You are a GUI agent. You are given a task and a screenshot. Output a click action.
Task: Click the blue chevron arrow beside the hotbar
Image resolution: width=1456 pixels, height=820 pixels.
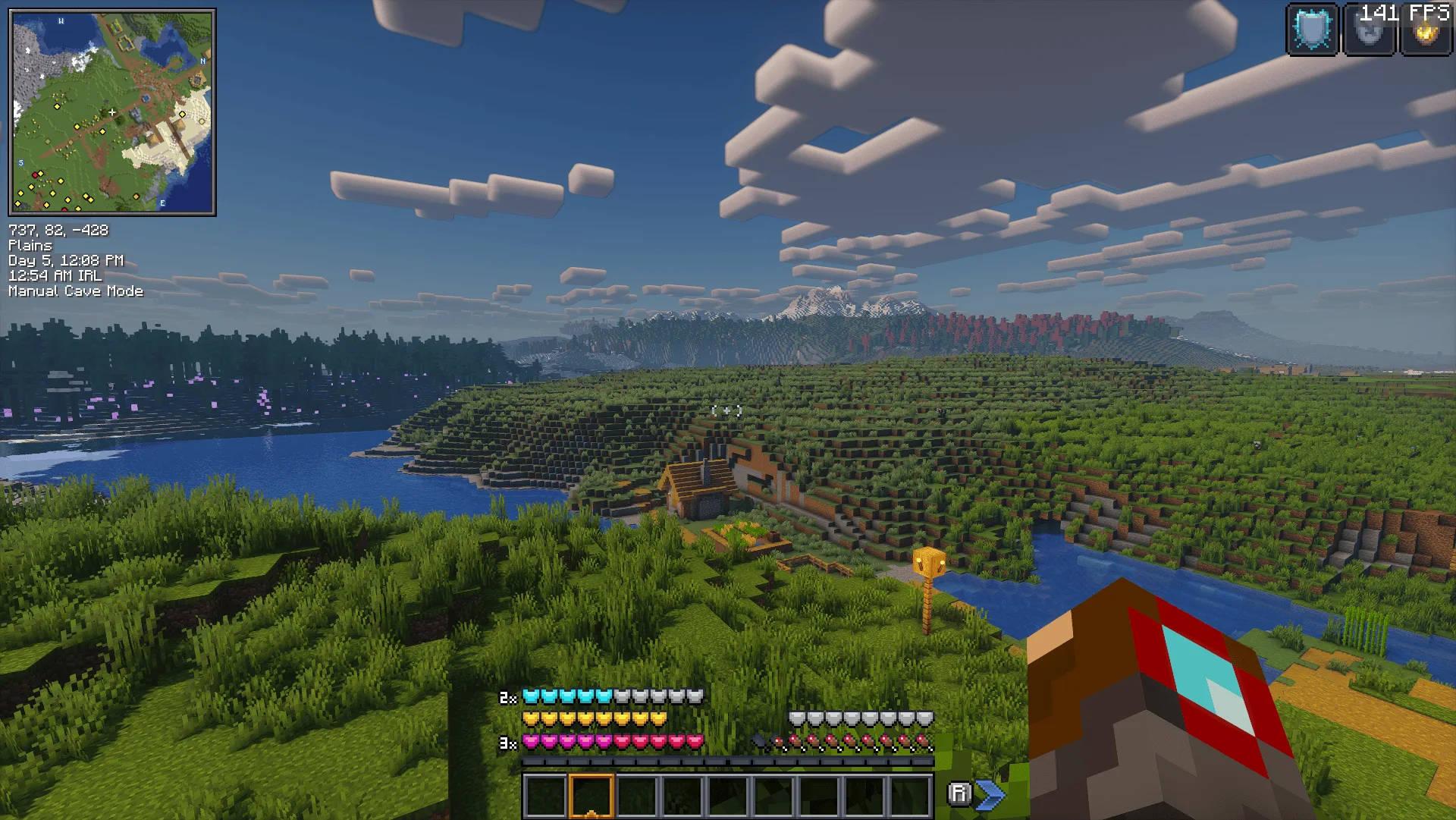tap(991, 794)
